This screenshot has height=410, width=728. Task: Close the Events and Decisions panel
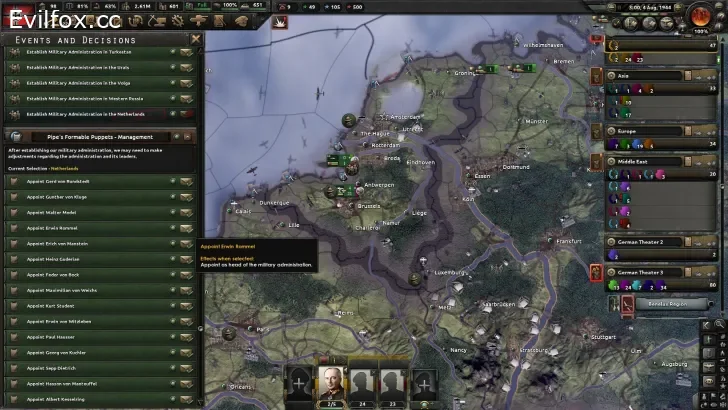pos(196,39)
